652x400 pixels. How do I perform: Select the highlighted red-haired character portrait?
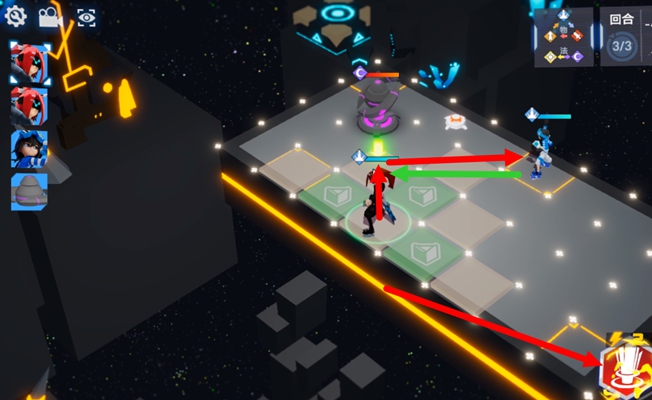tap(28, 63)
